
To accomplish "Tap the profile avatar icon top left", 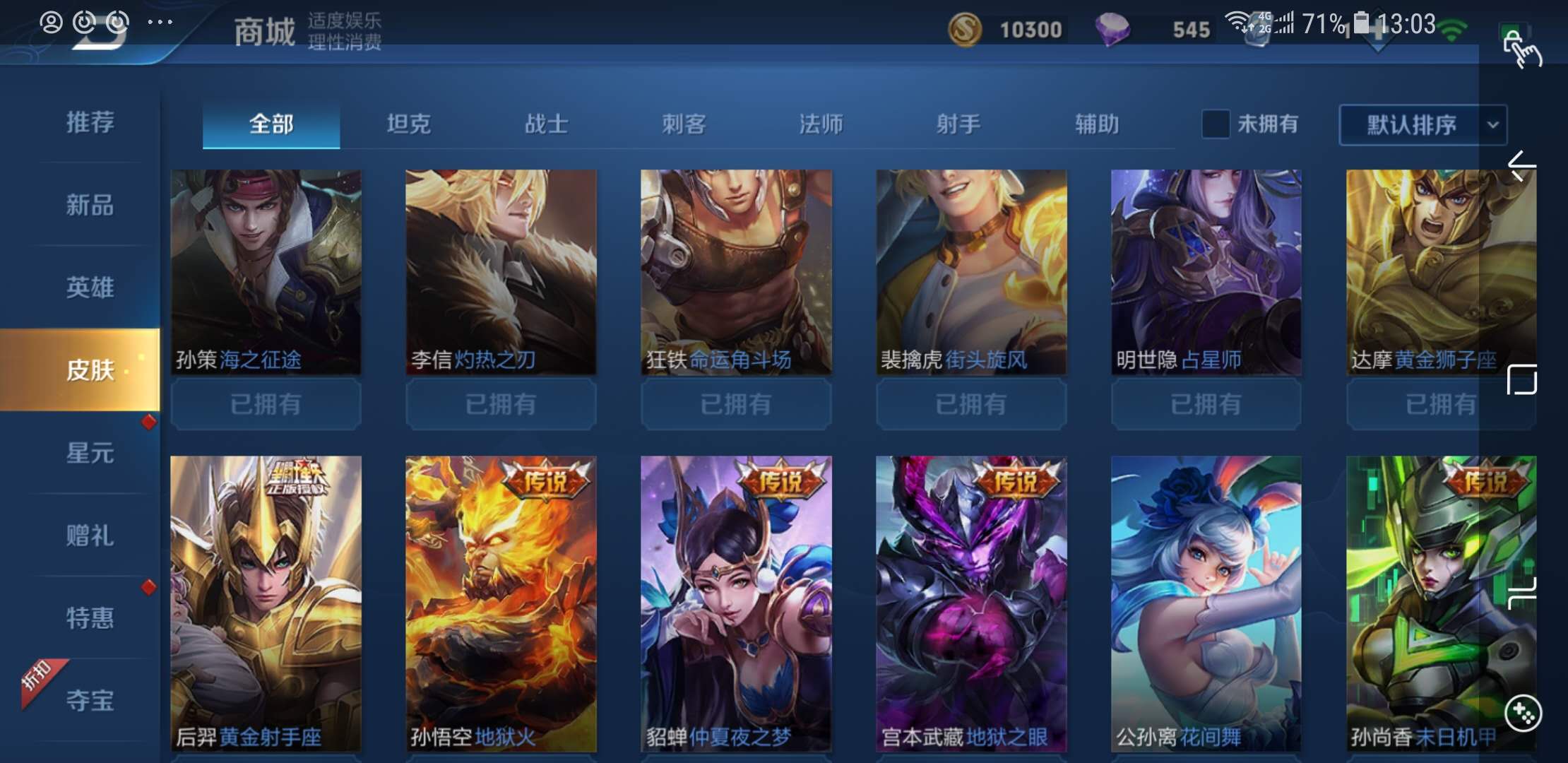I will click(x=49, y=21).
